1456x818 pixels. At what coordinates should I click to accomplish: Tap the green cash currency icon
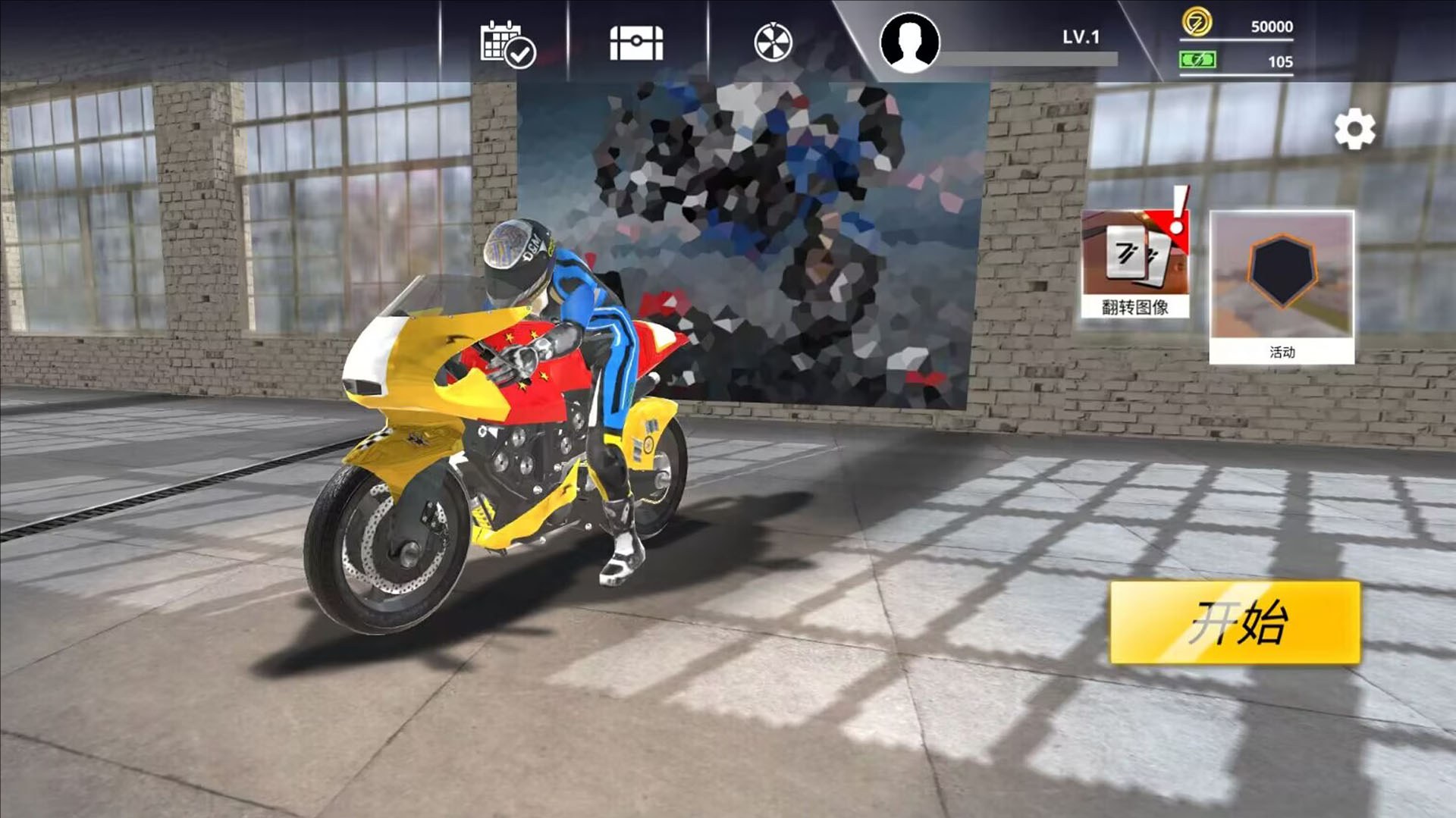click(1197, 60)
